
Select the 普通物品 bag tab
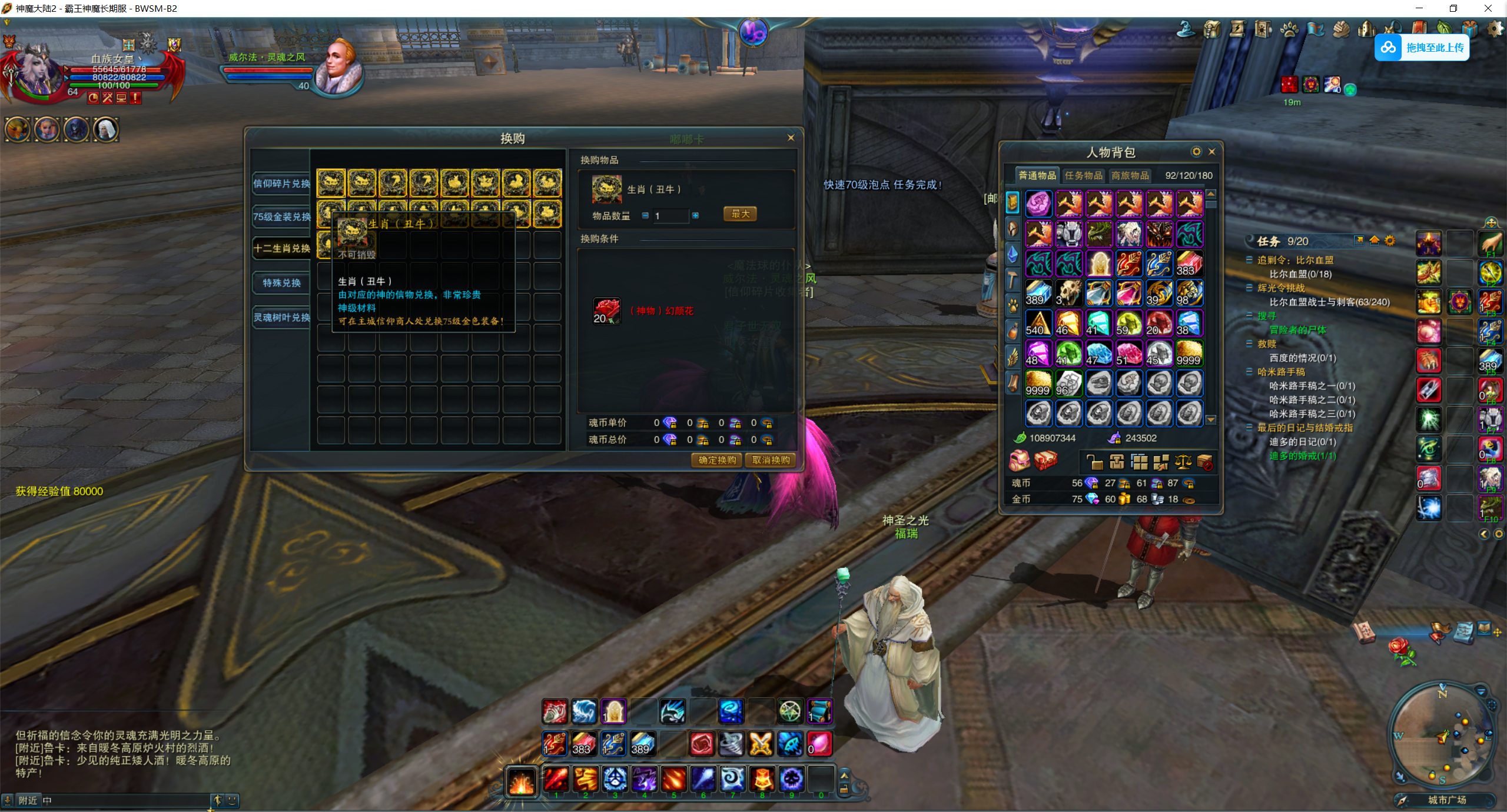tap(1037, 175)
